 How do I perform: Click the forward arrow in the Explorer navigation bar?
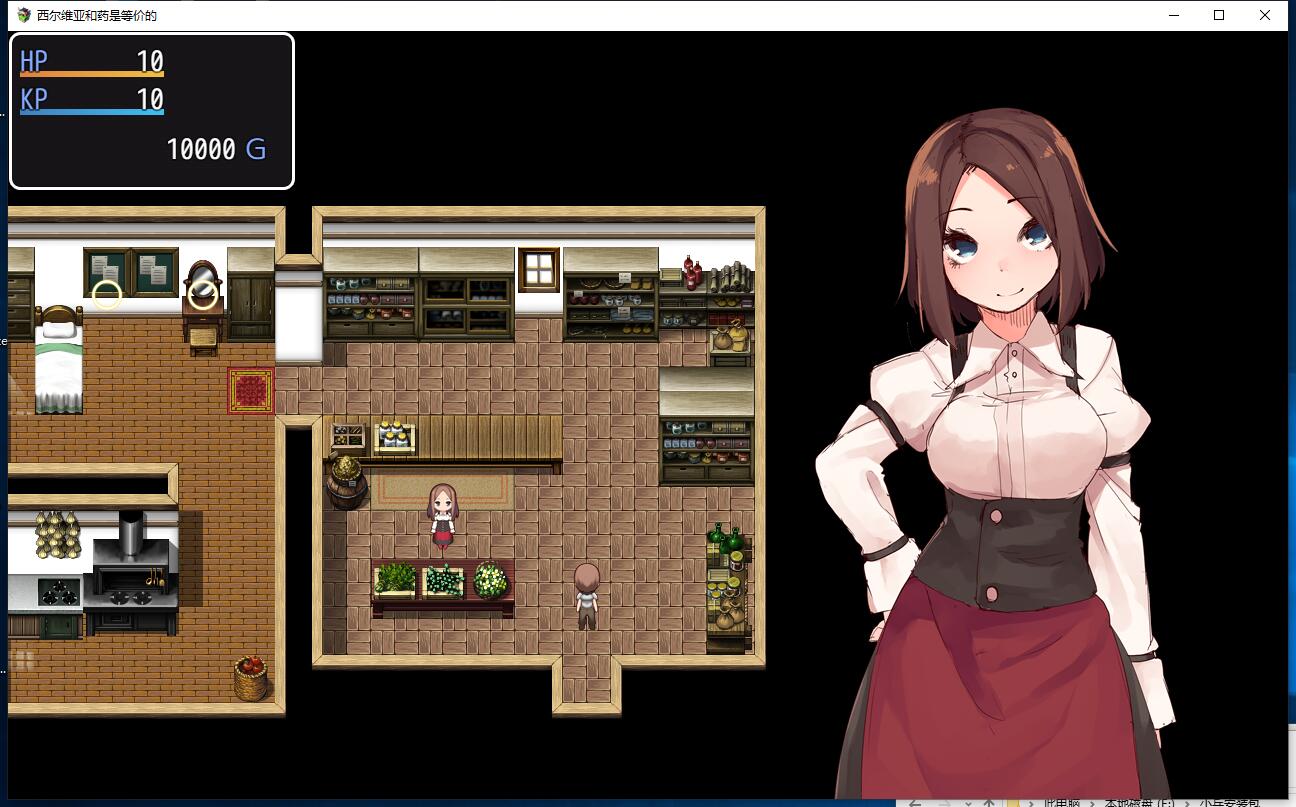tap(946, 802)
